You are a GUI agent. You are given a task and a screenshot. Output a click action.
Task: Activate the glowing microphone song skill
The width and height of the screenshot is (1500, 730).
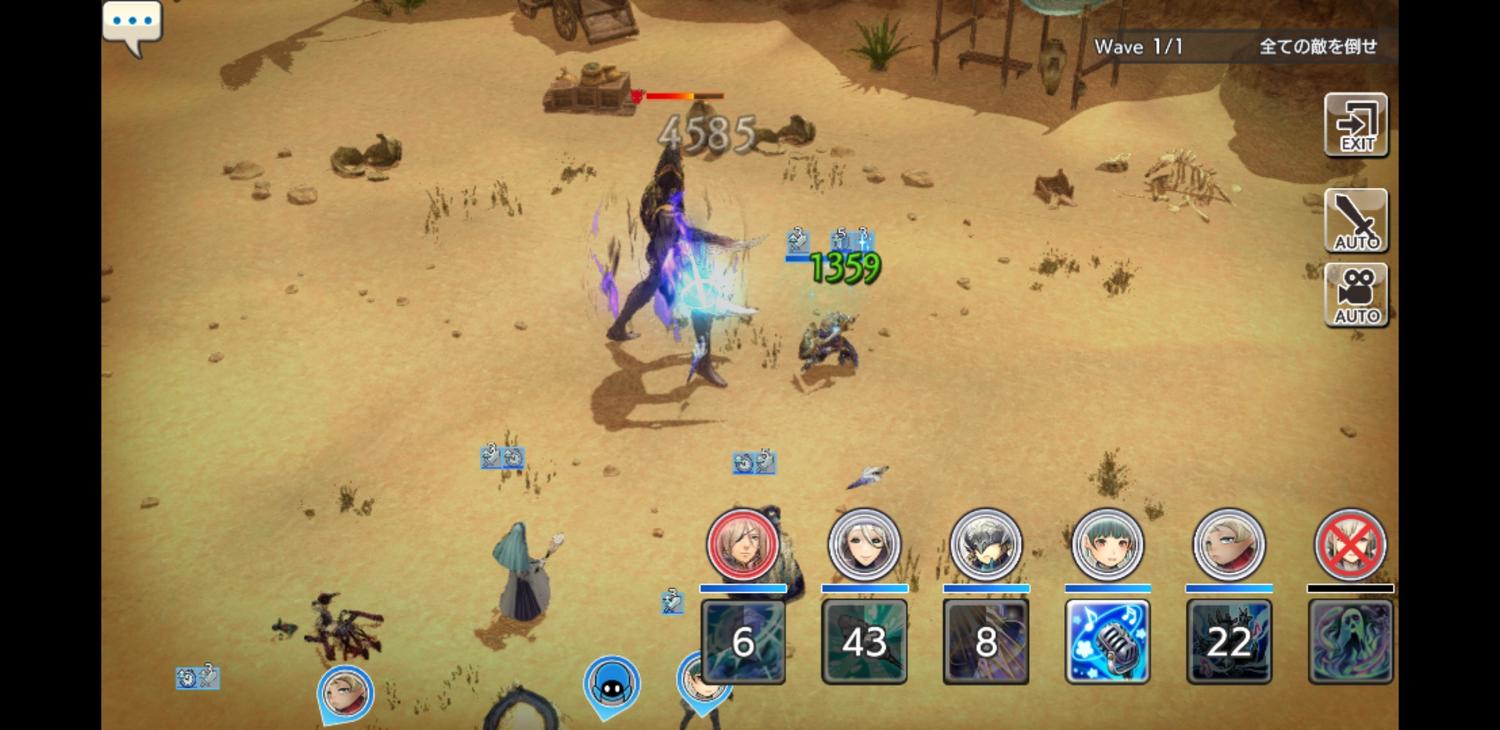tap(1108, 641)
